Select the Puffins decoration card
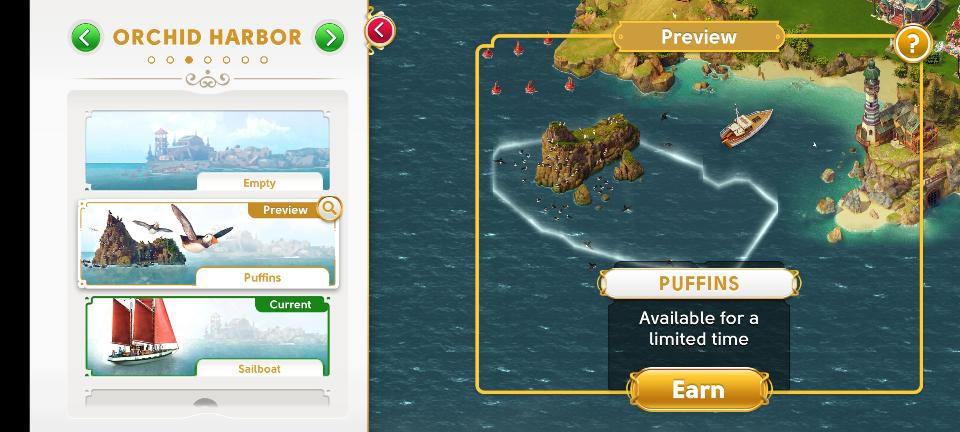This screenshot has width=960, height=432. coord(207,244)
